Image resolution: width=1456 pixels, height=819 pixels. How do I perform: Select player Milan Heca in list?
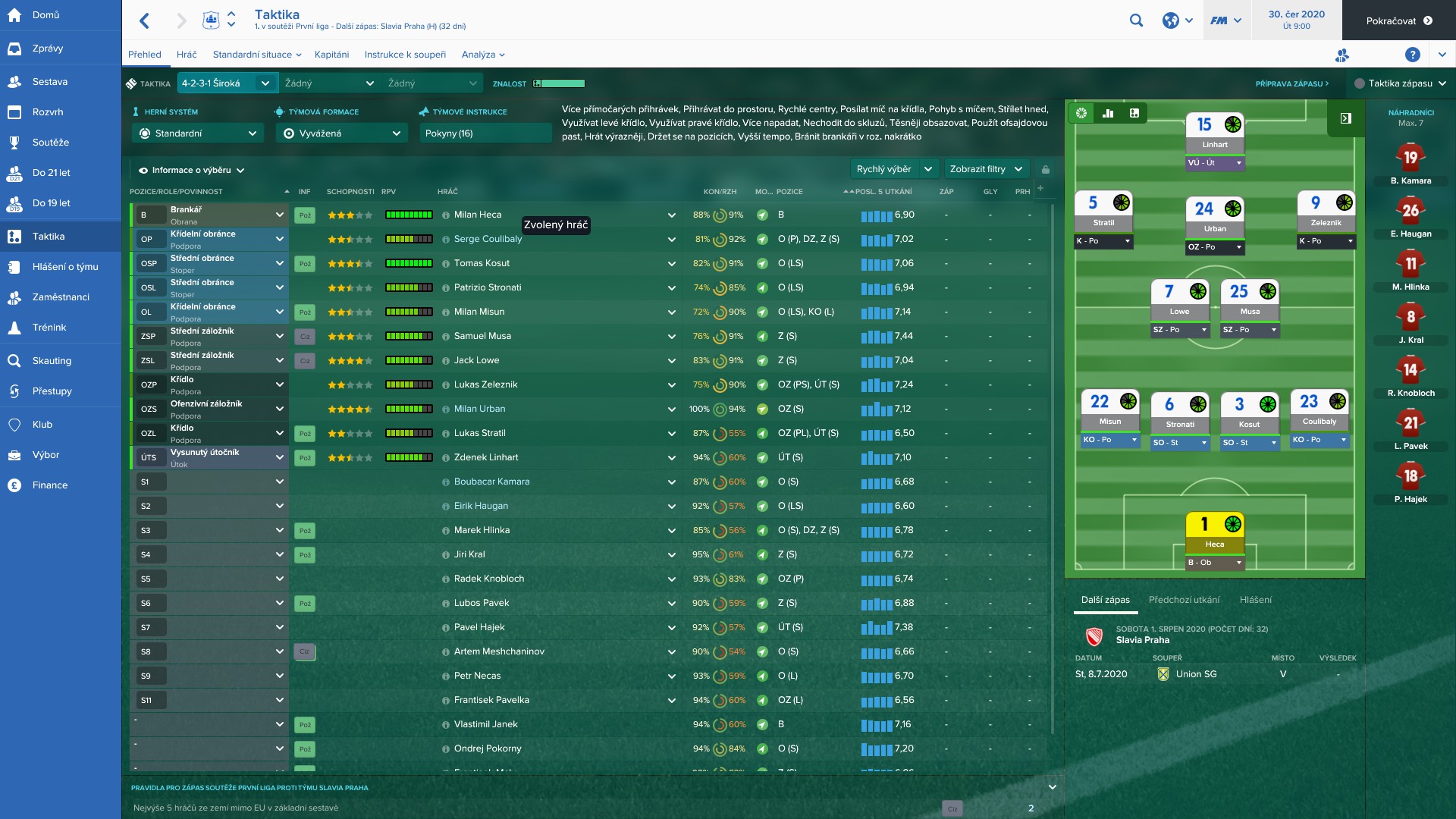pyautogui.click(x=478, y=215)
